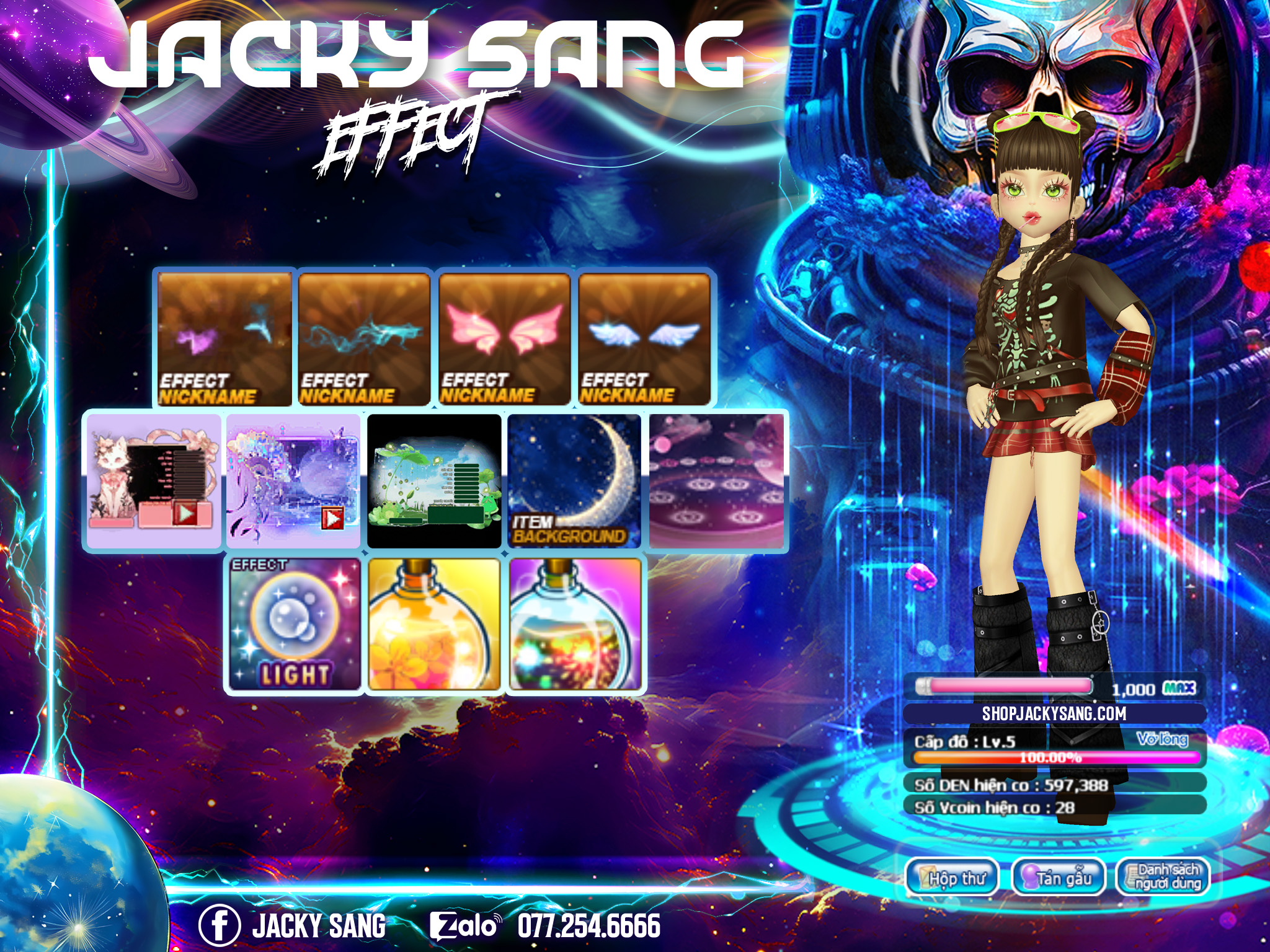The image size is (1270, 952).
Task: Pick the white angel wings nickname effect
Action: (x=644, y=339)
